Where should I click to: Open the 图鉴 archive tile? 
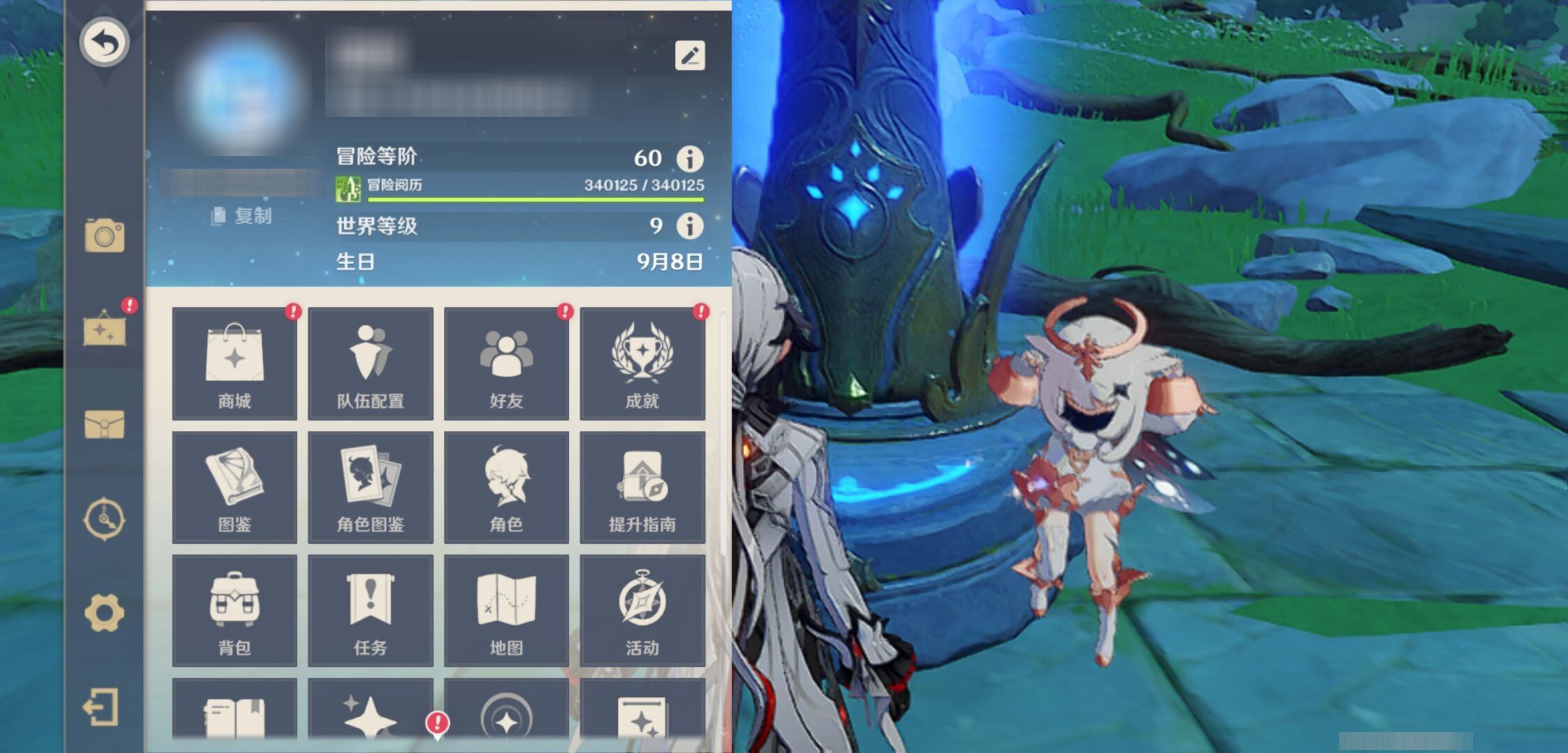pos(234,487)
